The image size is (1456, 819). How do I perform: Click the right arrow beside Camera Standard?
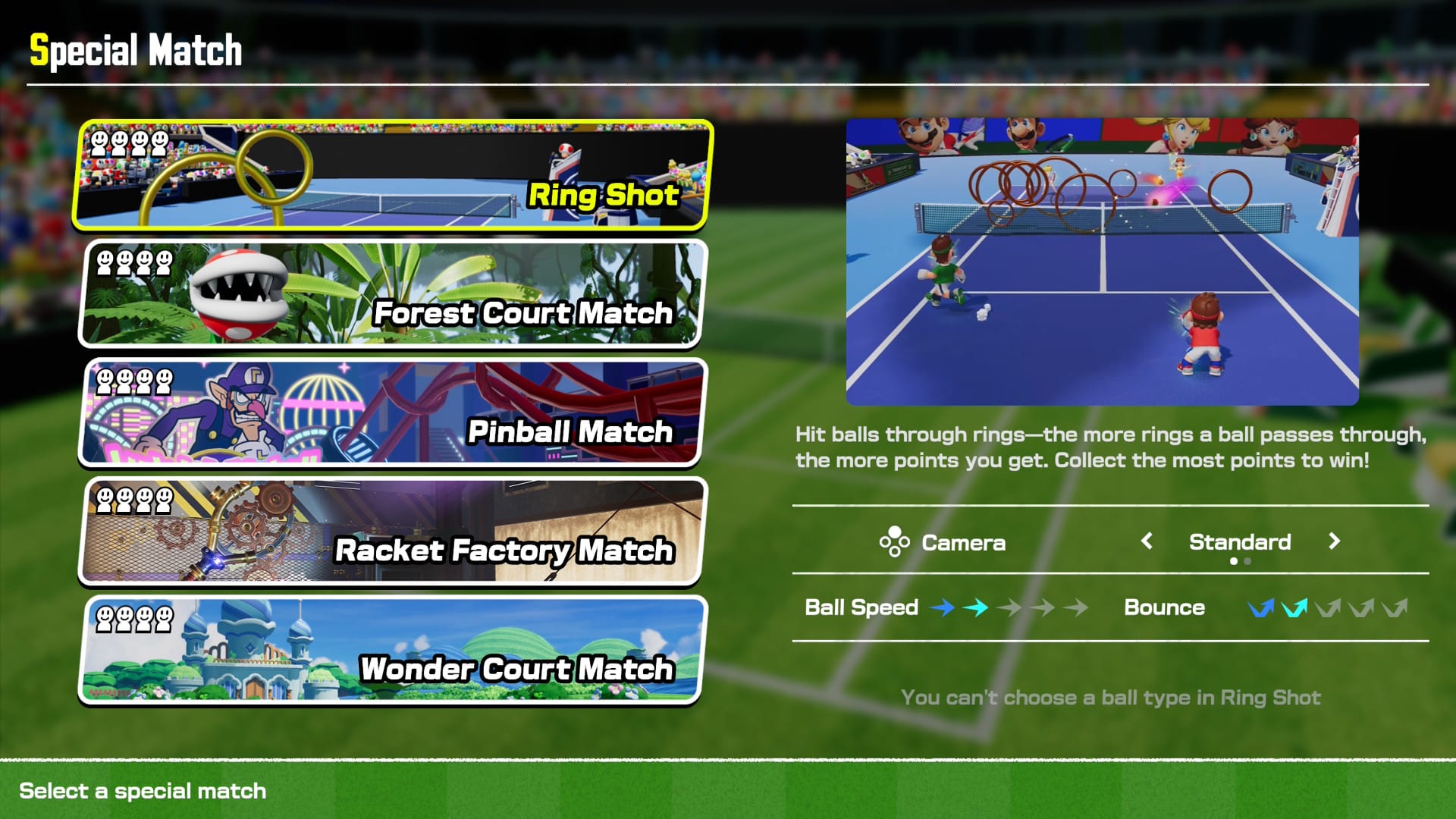1334,541
